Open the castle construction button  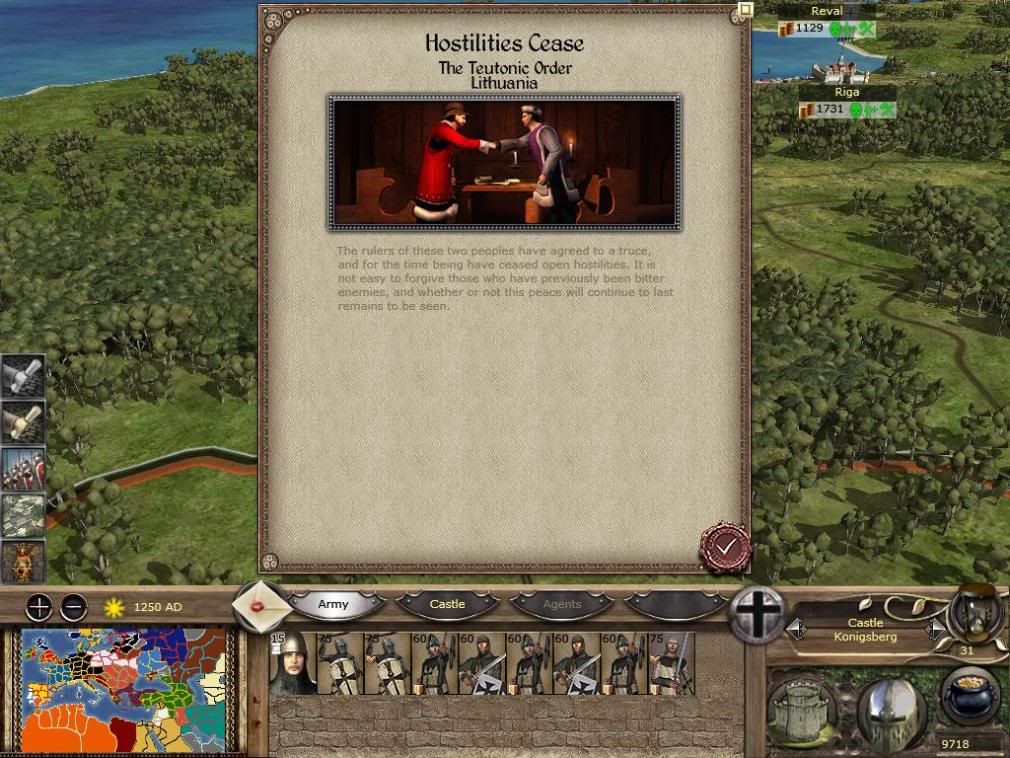[802, 711]
